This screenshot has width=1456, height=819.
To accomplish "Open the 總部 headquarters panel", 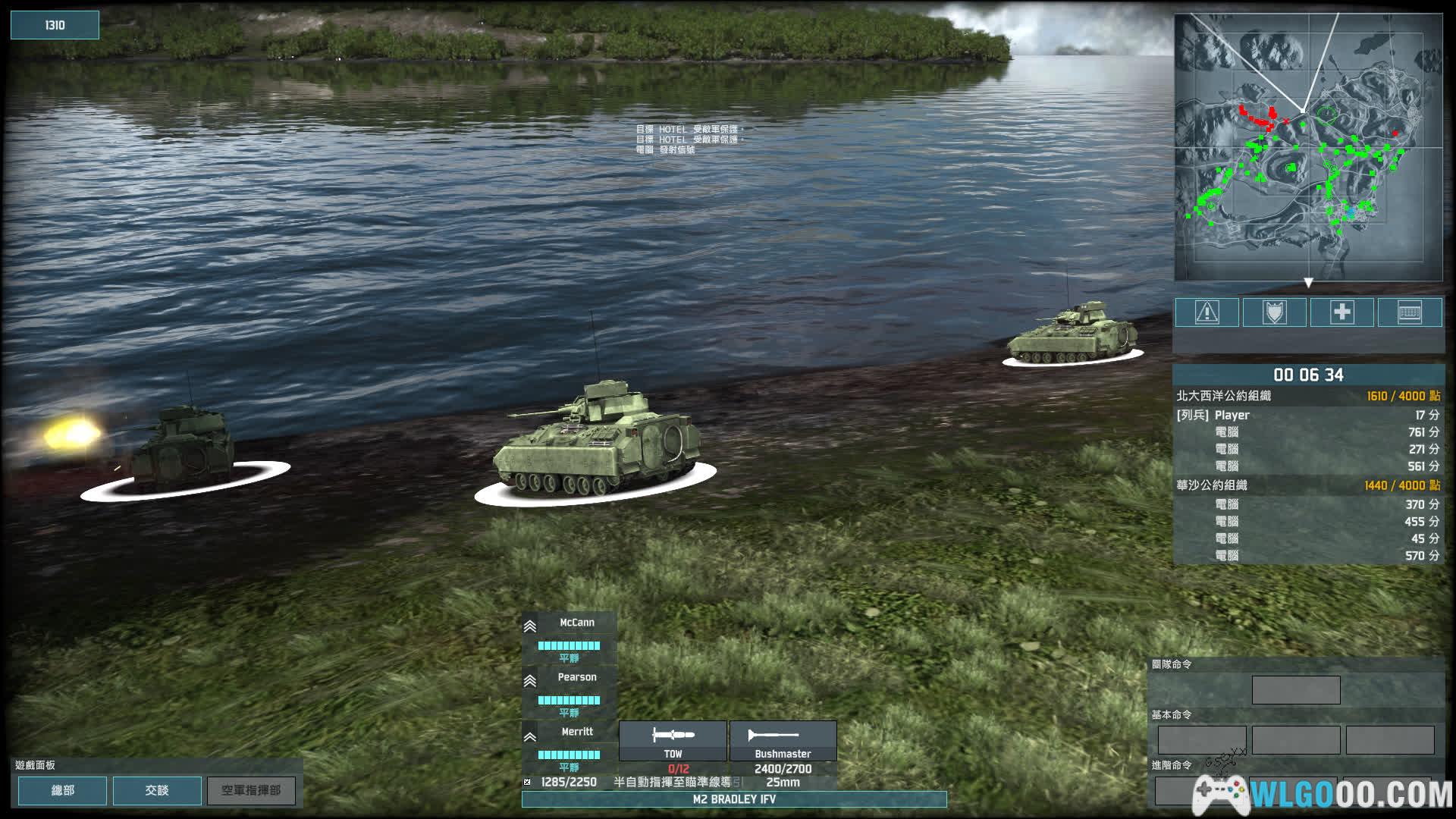I will pos(62,790).
